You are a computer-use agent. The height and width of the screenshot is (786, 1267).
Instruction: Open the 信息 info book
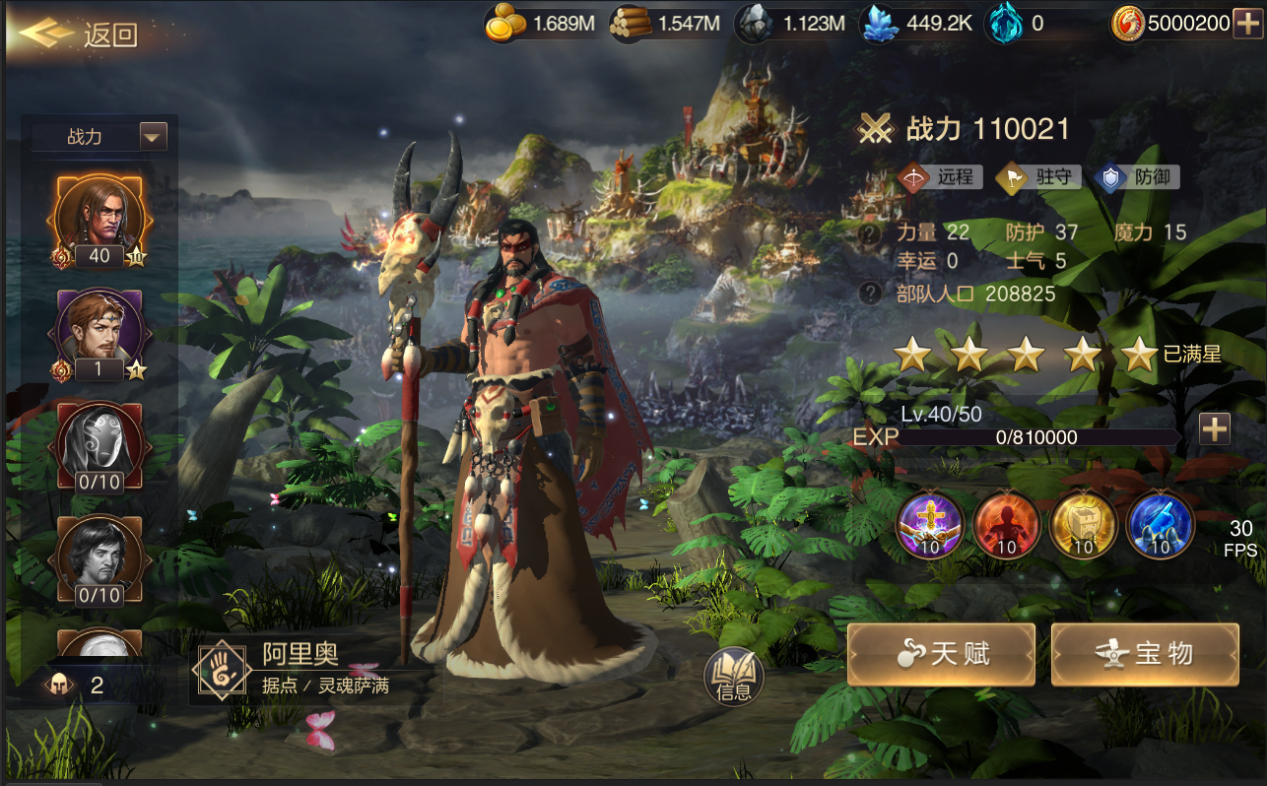733,678
